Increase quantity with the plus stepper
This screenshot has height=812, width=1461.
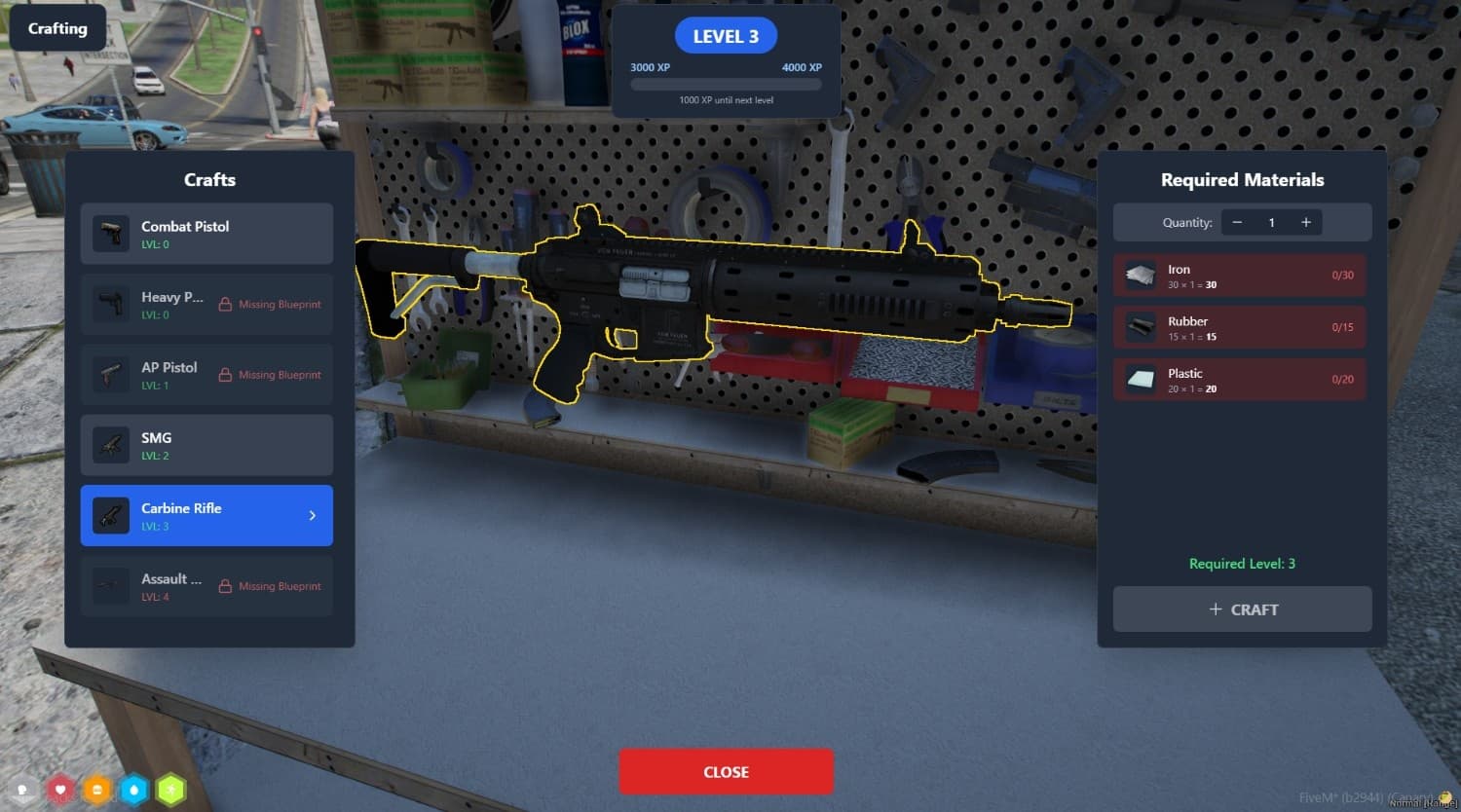click(1305, 222)
